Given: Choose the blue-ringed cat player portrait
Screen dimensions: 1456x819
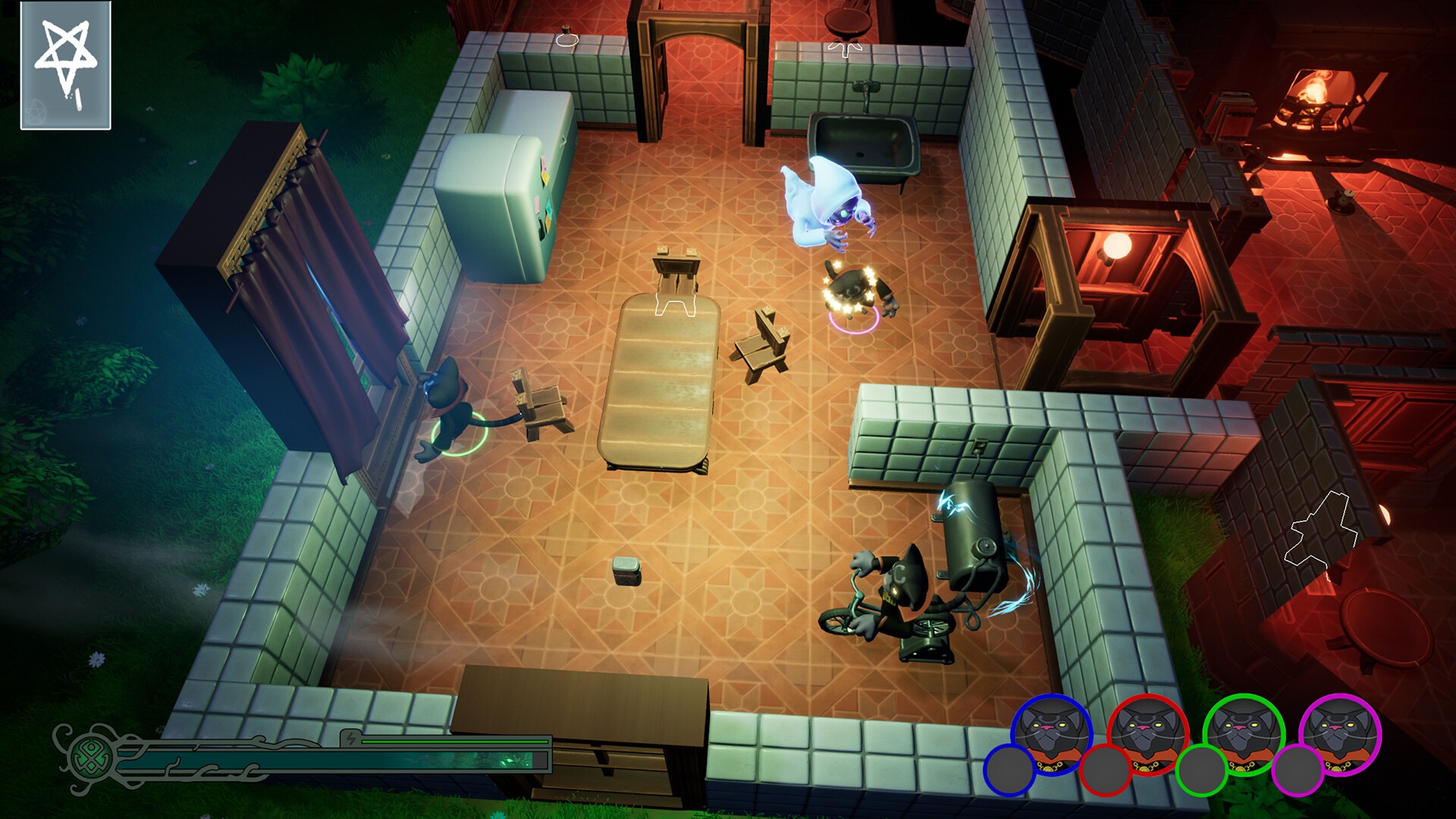Looking at the screenshot, I should (x=1052, y=733).
